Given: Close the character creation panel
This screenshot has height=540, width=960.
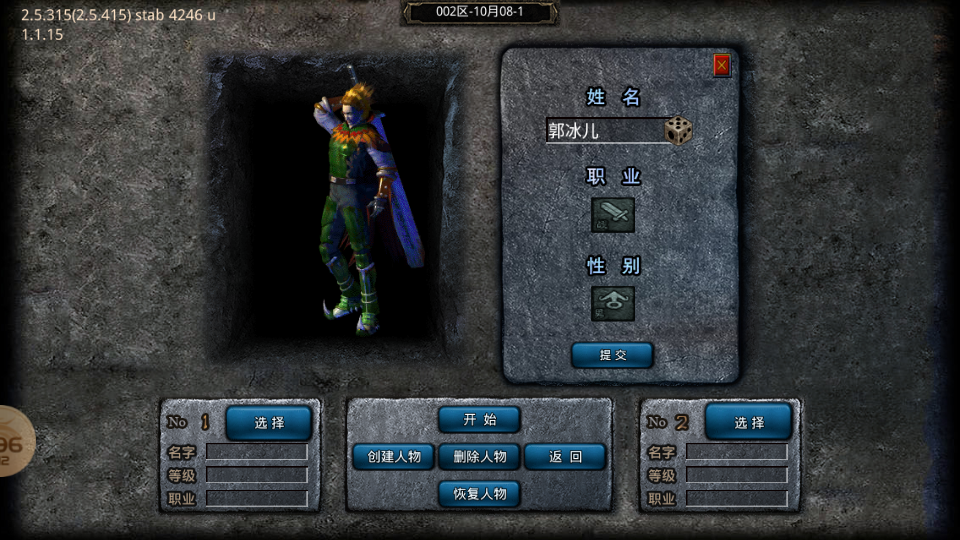Looking at the screenshot, I should click(x=722, y=65).
